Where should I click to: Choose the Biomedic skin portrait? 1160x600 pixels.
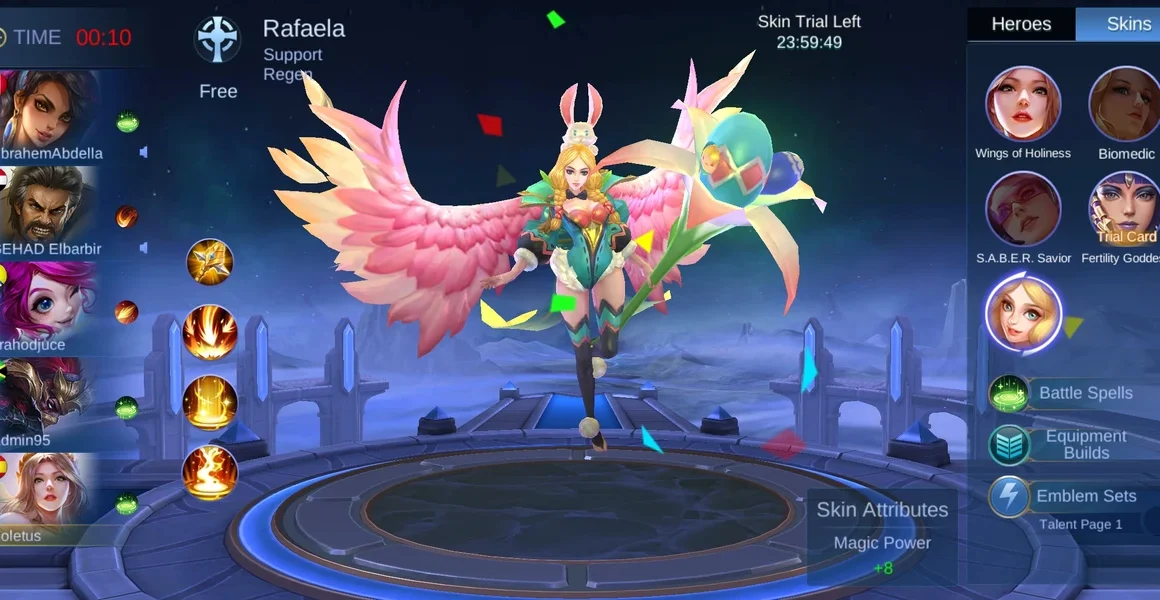(1124, 104)
